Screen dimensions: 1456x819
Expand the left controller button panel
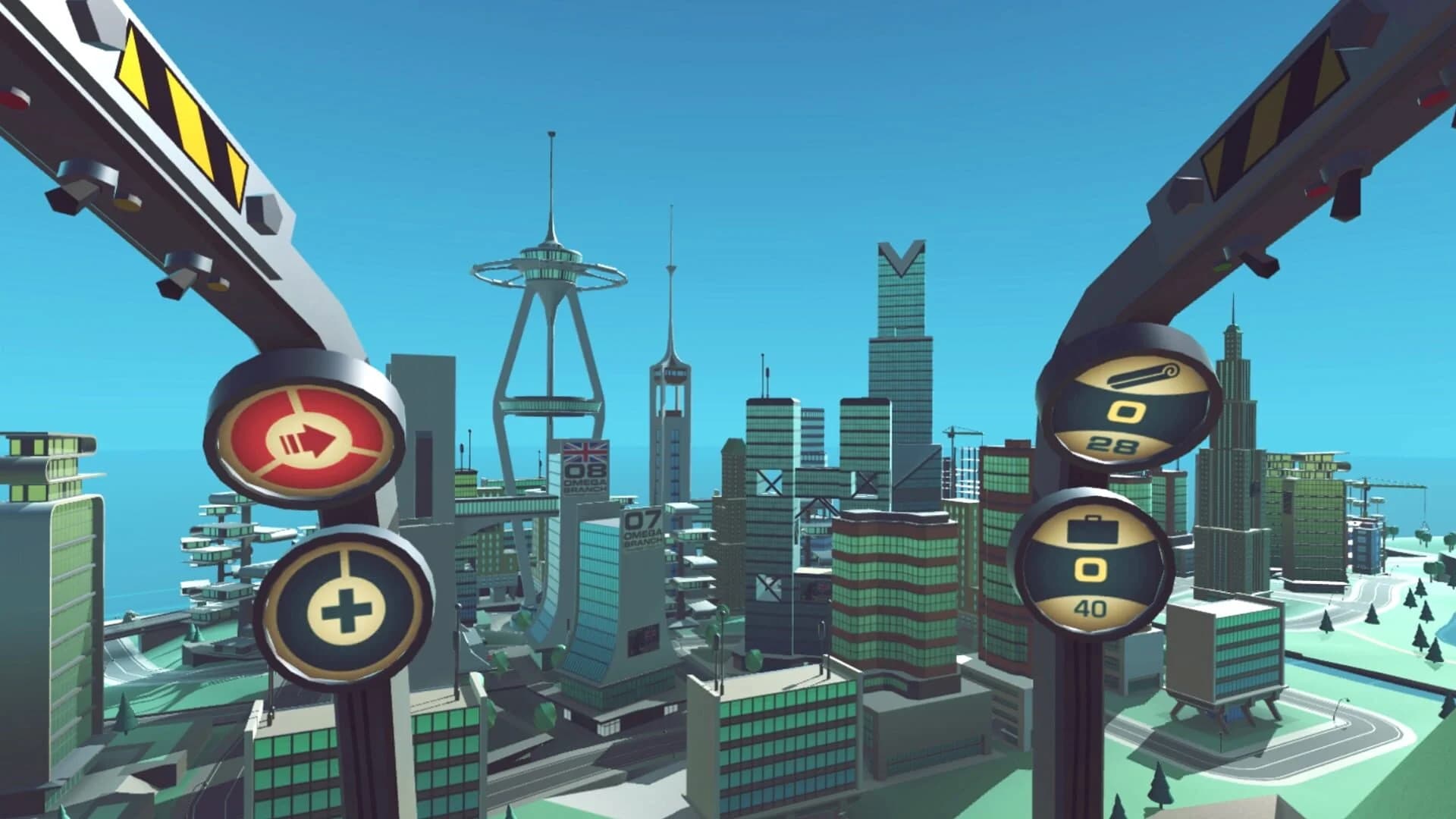click(318, 523)
